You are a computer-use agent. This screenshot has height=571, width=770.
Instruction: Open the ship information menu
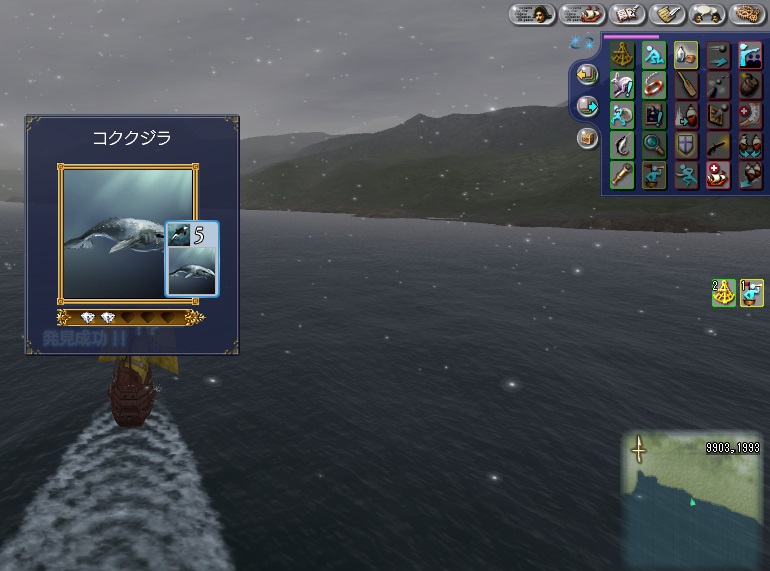point(581,14)
